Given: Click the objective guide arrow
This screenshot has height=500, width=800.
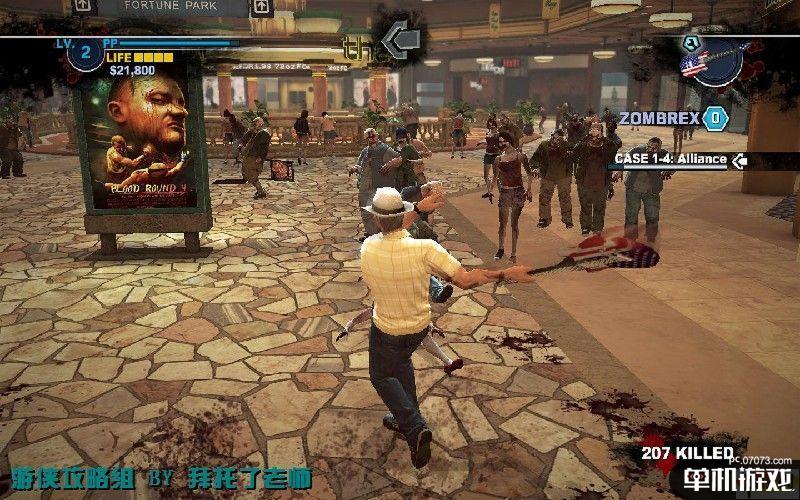Looking at the screenshot, I should [401, 40].
